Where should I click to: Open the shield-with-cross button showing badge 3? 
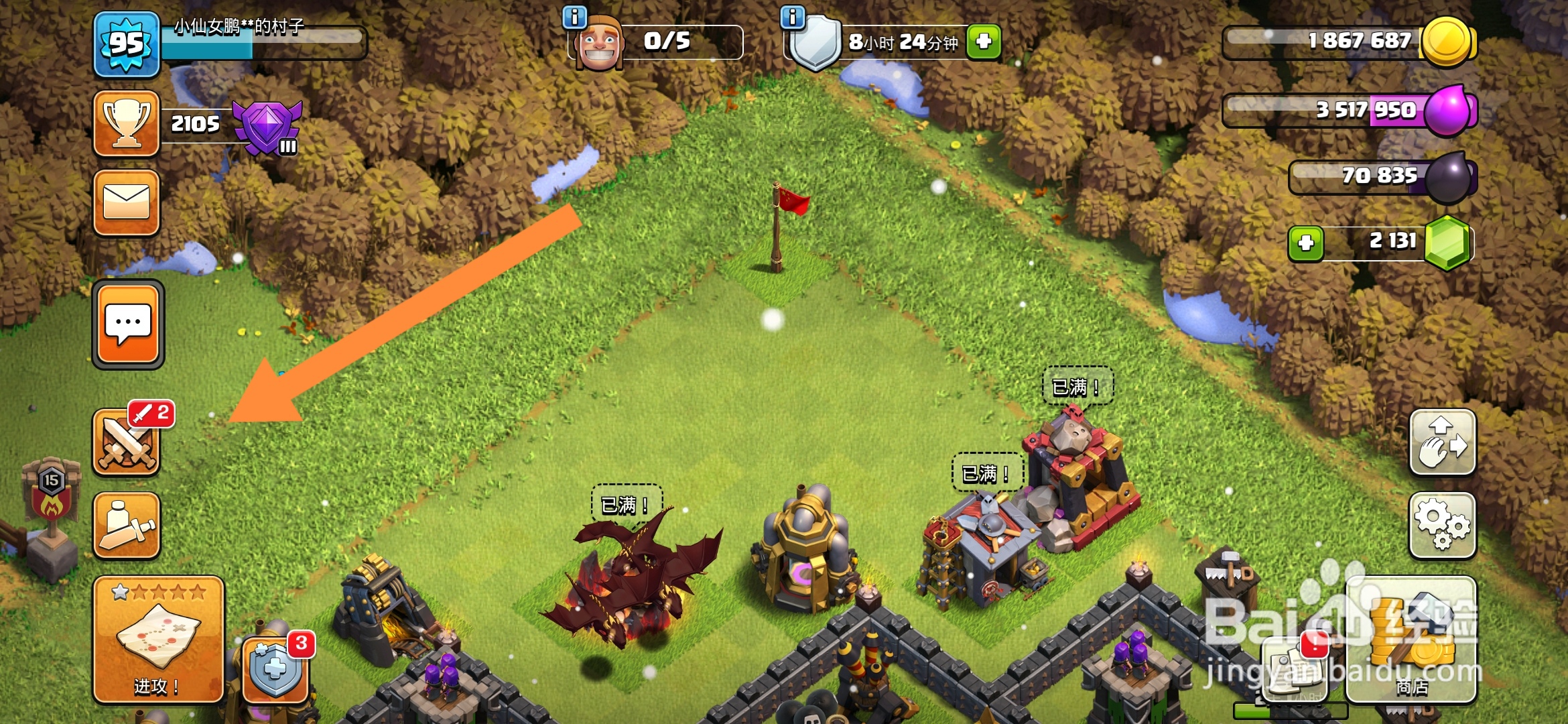click(x=275, y=669)
